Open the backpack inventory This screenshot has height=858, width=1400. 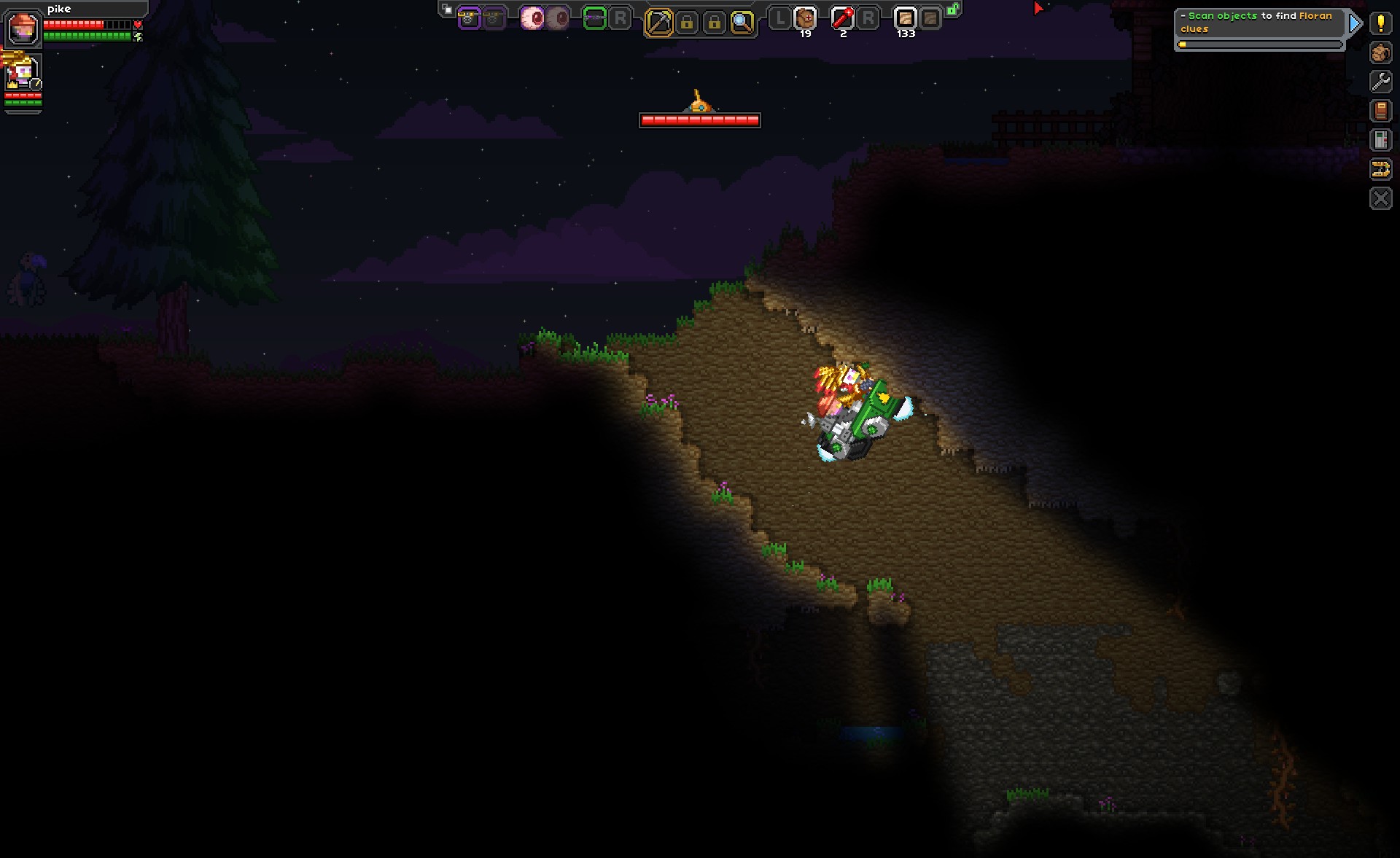tap(1380, 52)
